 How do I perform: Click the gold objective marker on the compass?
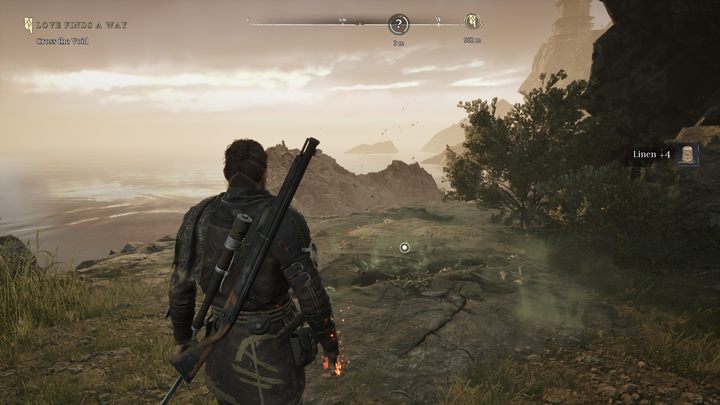pos(472,22)
